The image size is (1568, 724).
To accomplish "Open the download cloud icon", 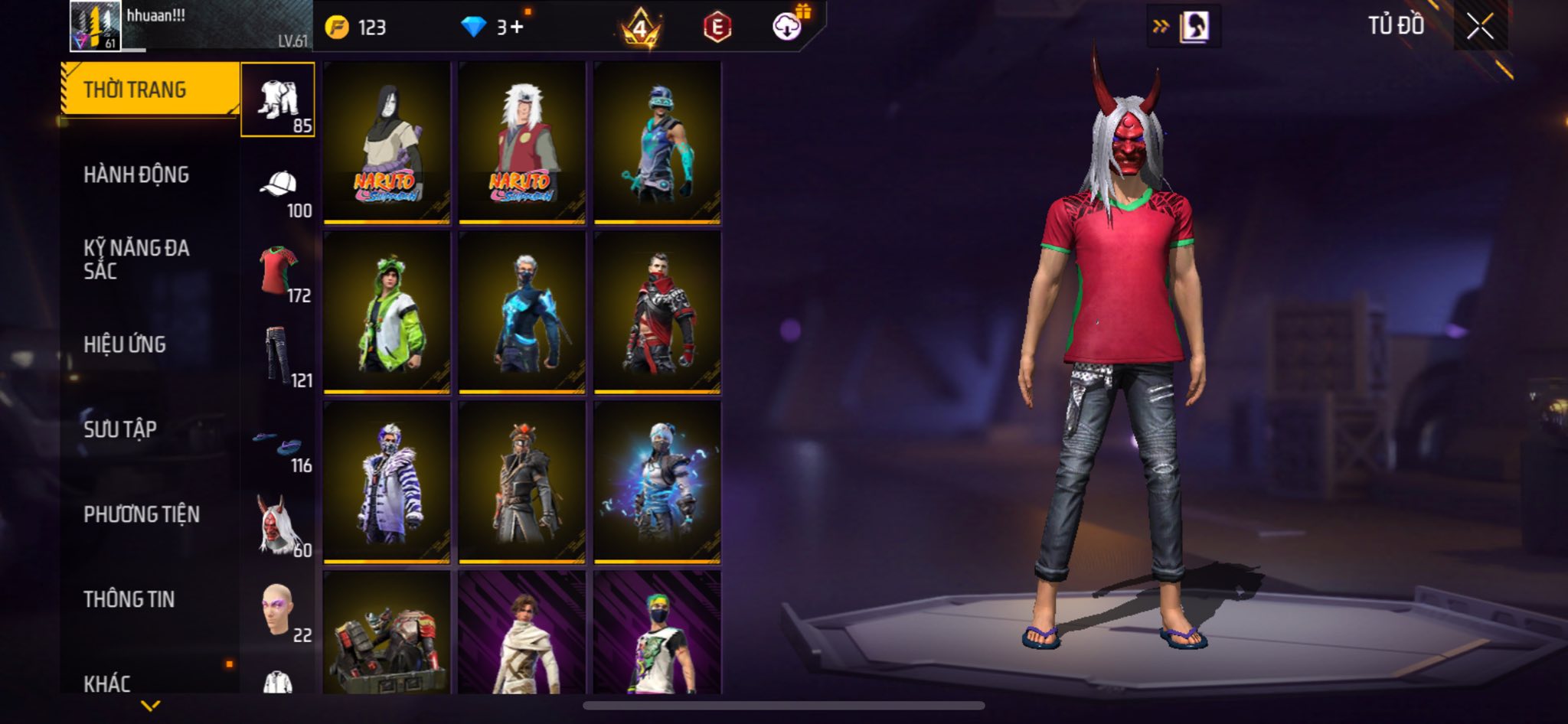I will [x=786, y=28].
